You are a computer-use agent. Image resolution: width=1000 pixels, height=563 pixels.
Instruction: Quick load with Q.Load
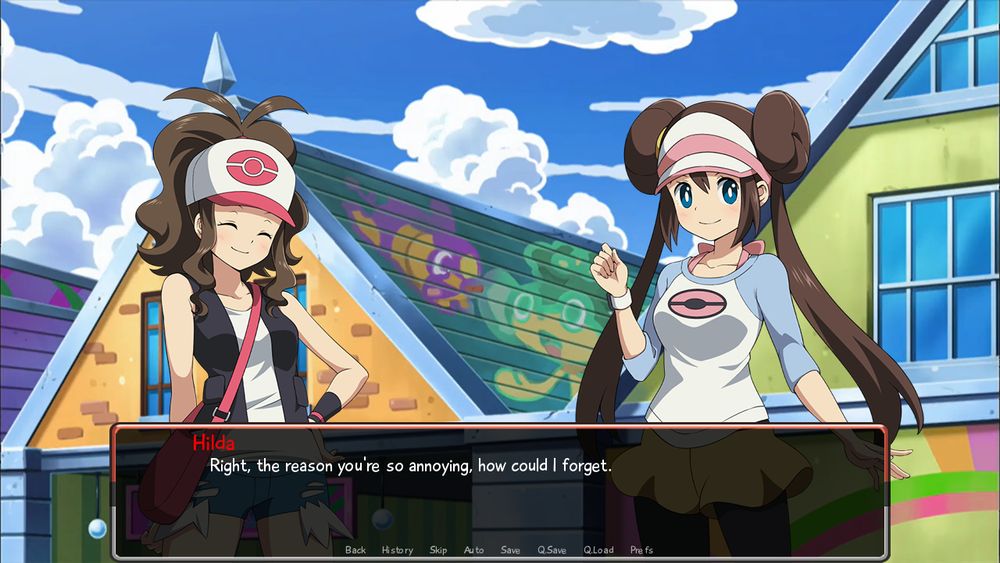598,550
